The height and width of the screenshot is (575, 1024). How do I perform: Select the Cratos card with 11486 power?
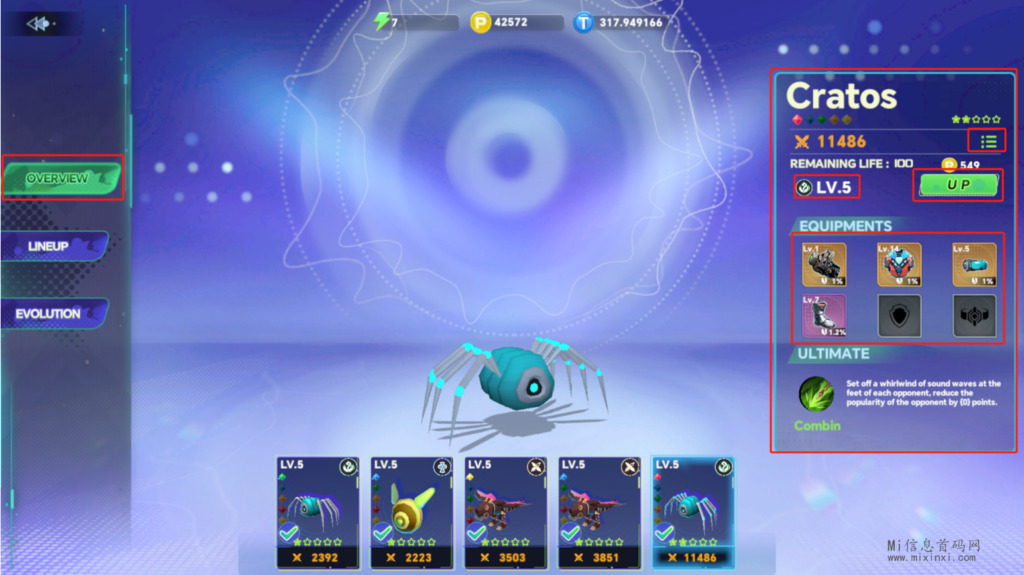[692, 510]
